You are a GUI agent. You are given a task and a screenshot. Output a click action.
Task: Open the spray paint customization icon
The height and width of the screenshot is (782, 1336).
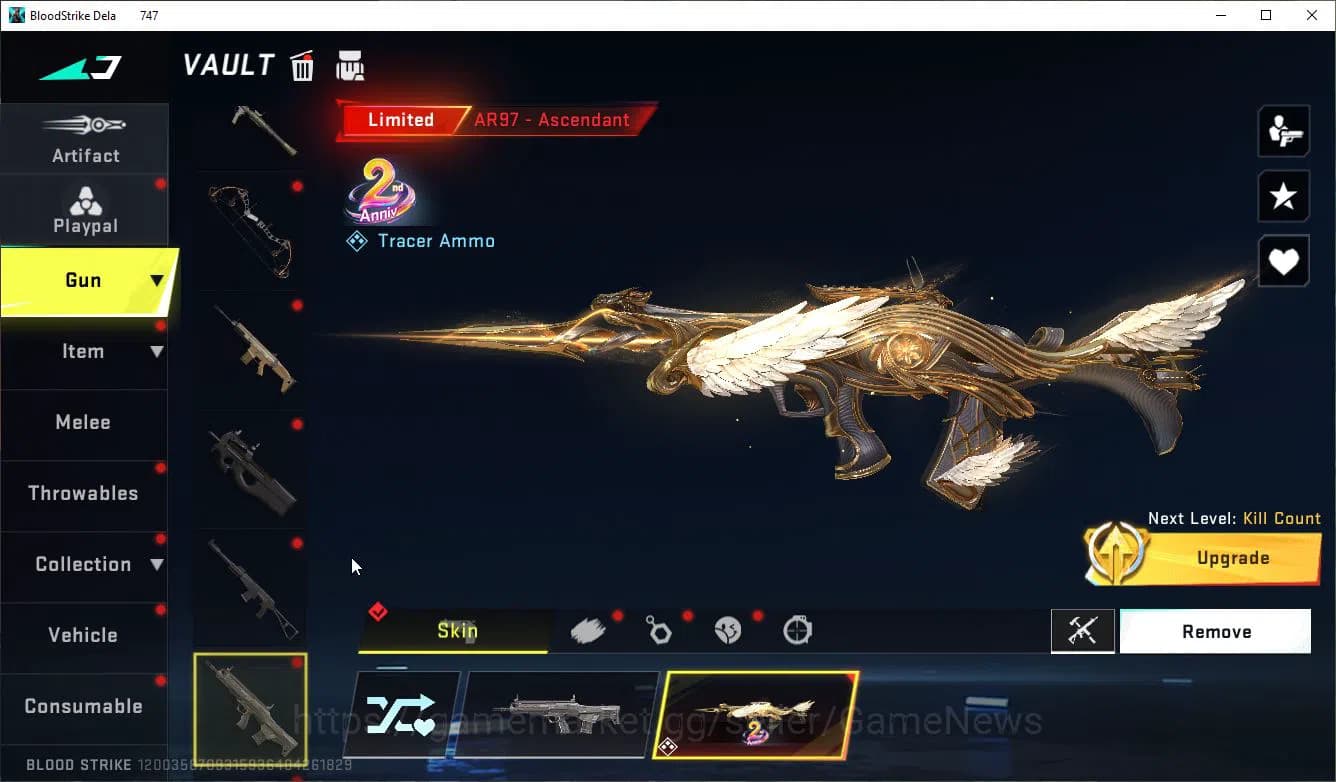coord(589,629)
